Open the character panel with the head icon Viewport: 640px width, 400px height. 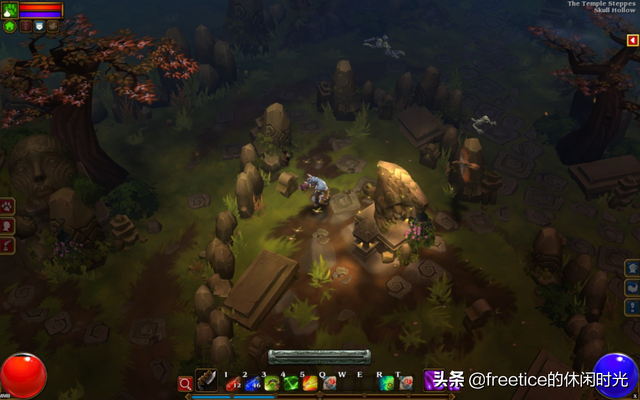click(x=8, y=225)
